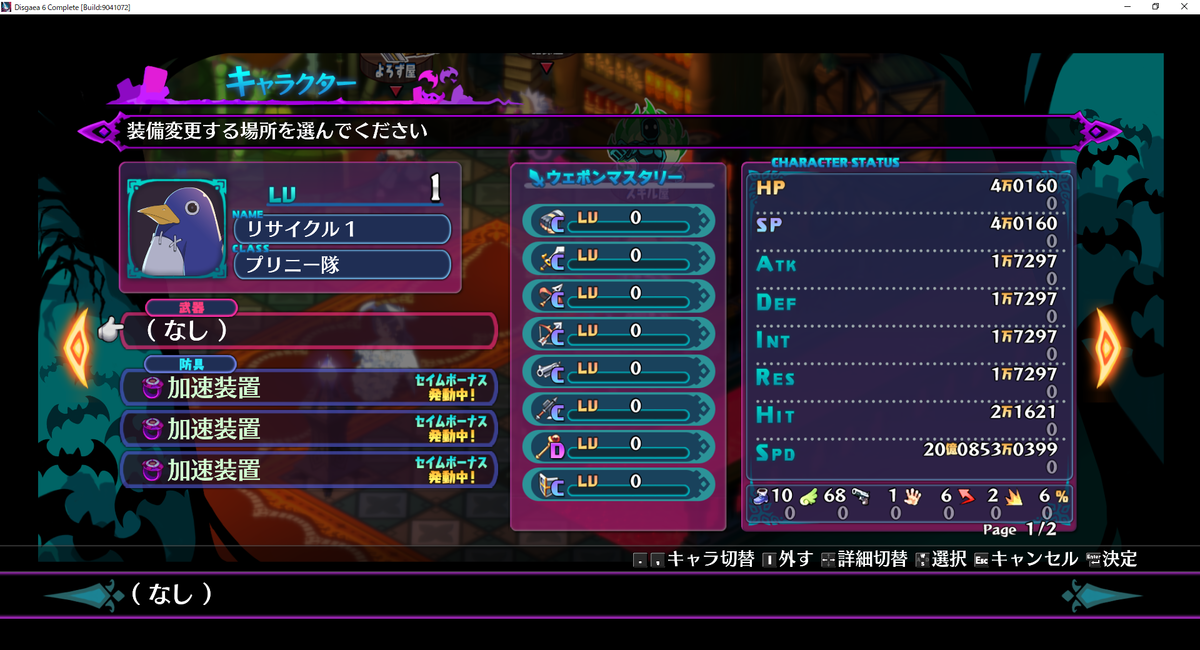
Task: Close the Disgaea 6 Complete window
Action: [x=1185, y=7]
